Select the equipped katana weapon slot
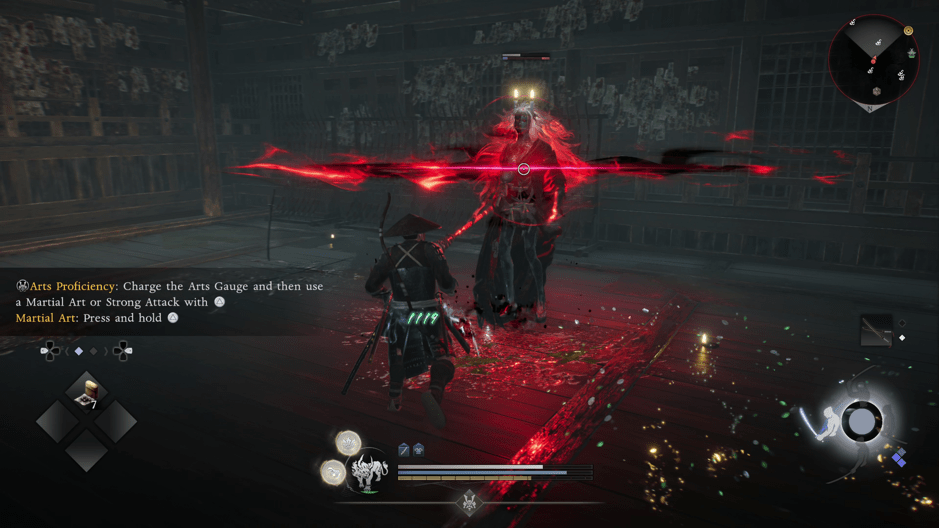This screenshot has height=528, width=939. click(876, 331)
